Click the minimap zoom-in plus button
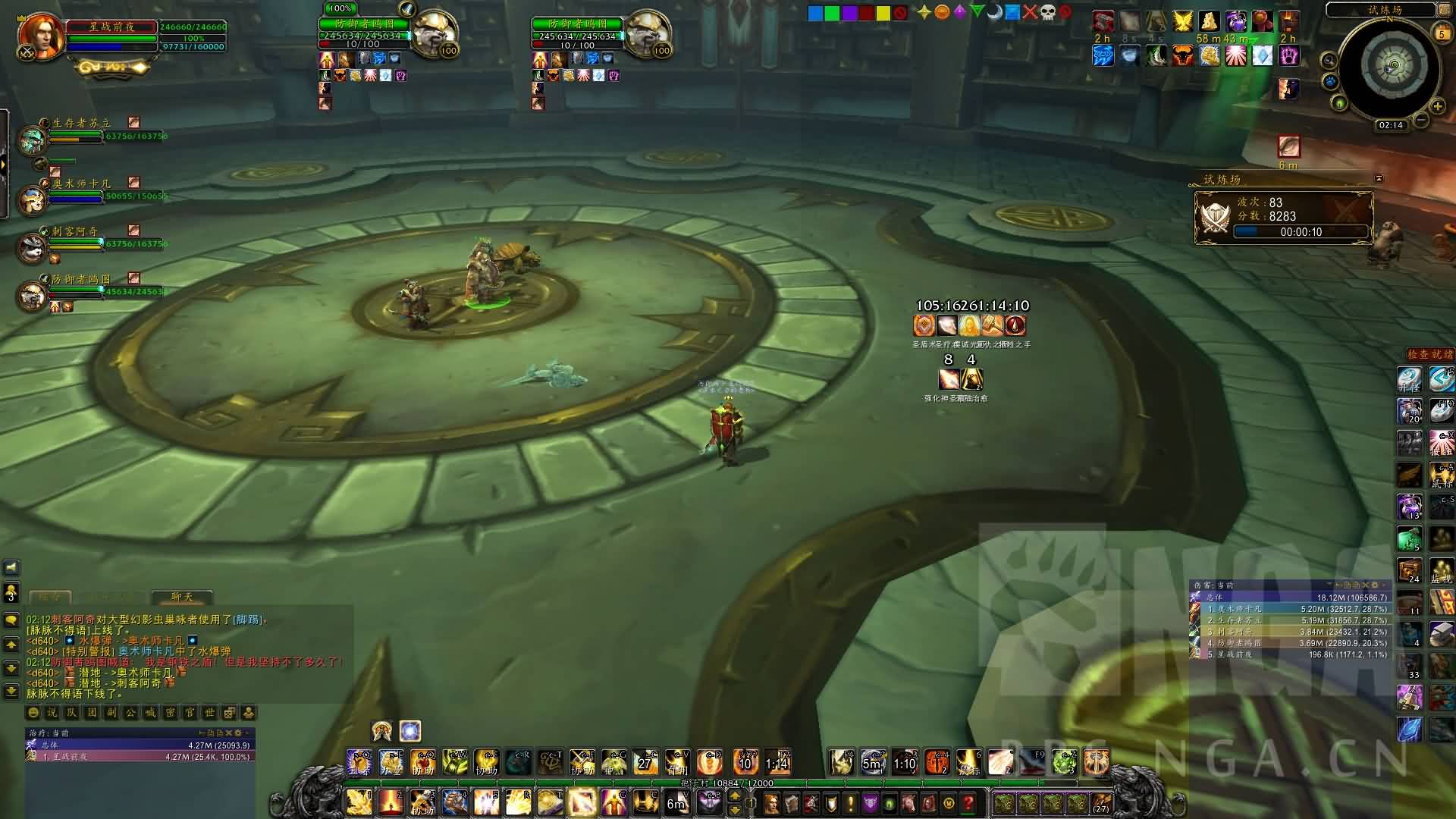 (x=1437, y=107)
